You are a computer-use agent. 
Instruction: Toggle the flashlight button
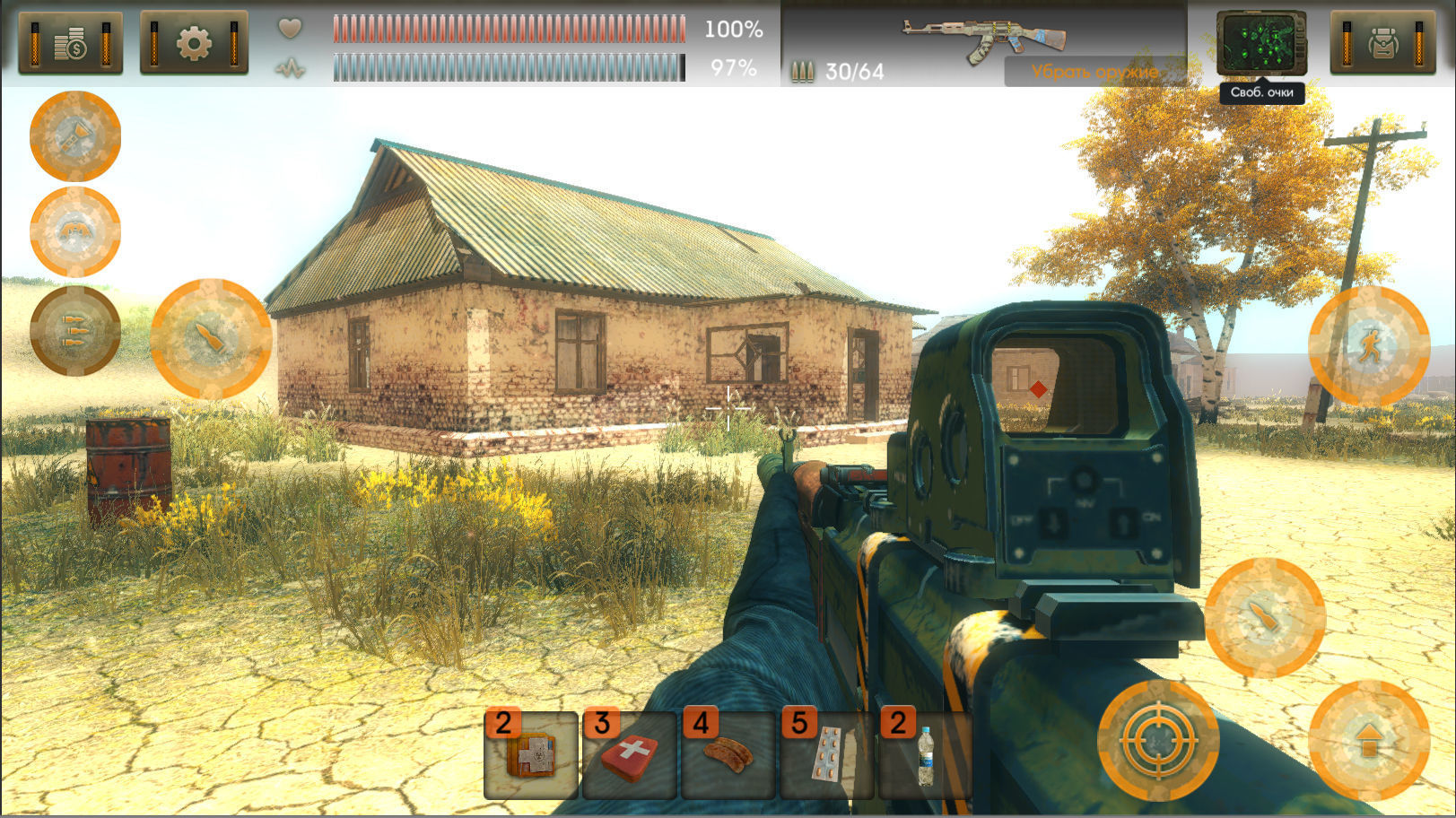tap(75, 136)
